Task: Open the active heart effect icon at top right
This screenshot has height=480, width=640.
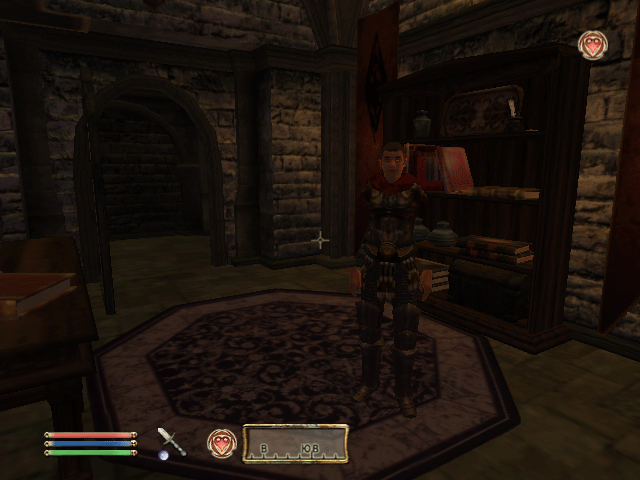Action: (592, 45)
